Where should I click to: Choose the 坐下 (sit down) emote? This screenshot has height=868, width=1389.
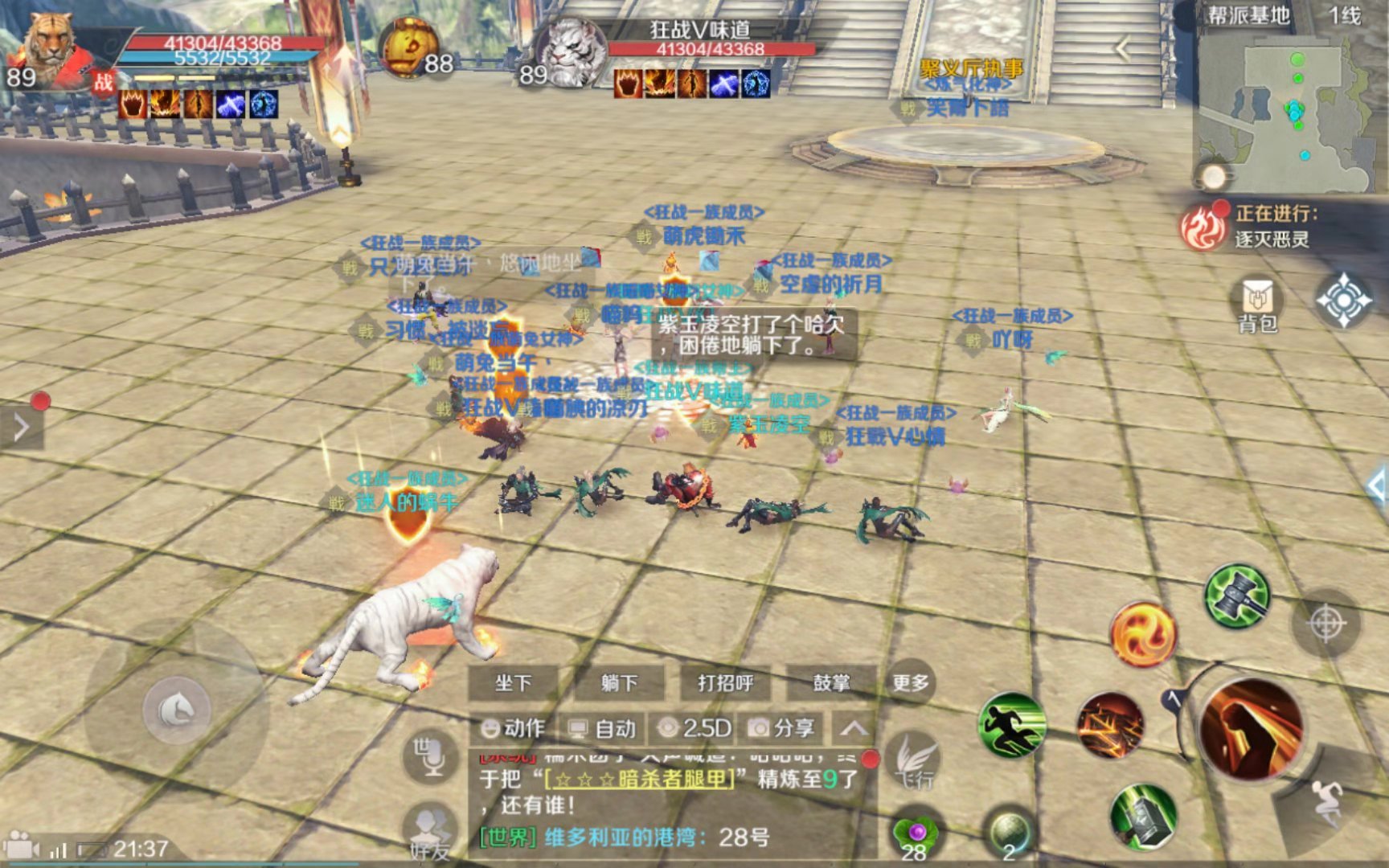[514, 683]
